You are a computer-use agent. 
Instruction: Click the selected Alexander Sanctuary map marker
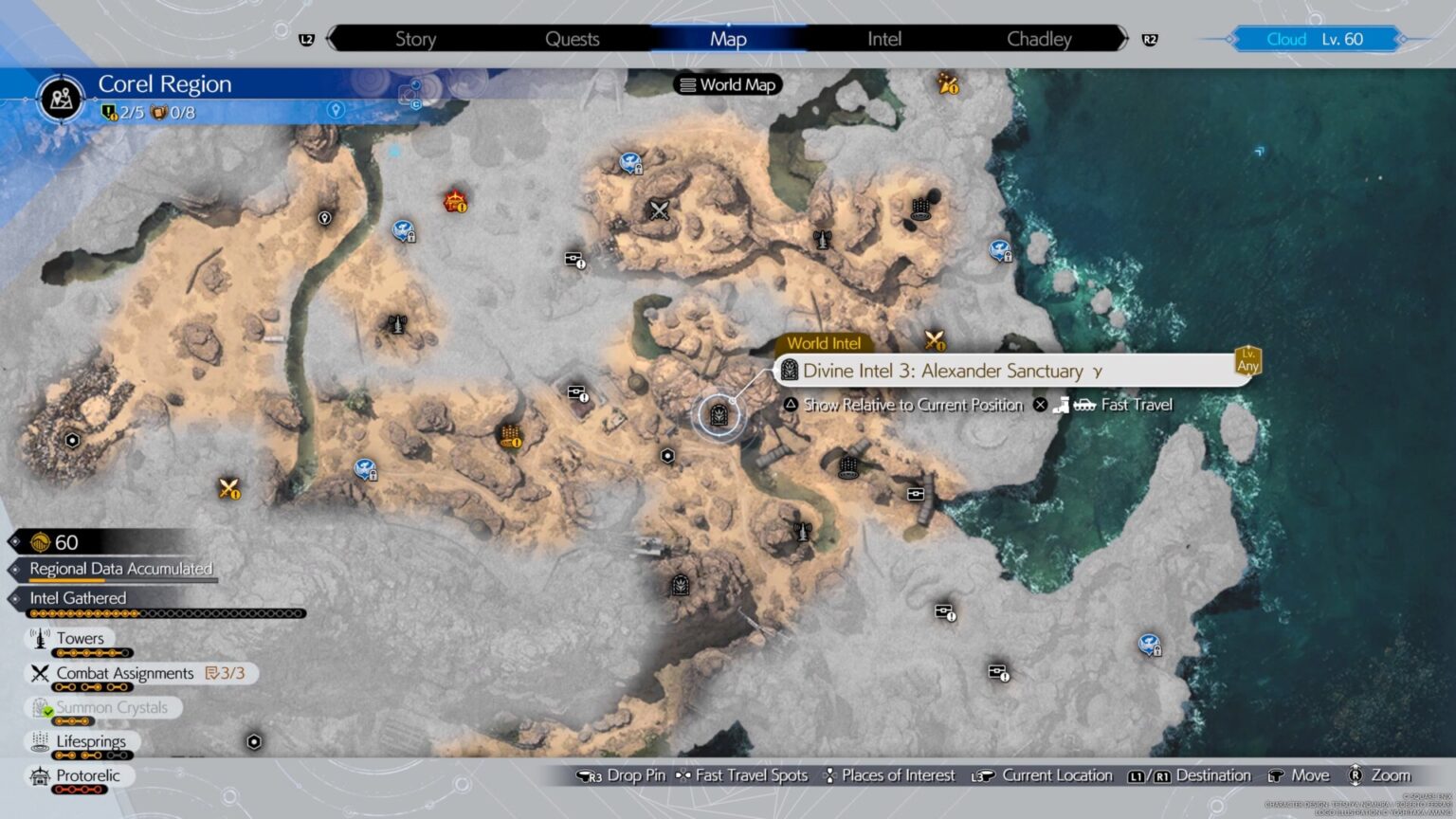coord(718,414)
